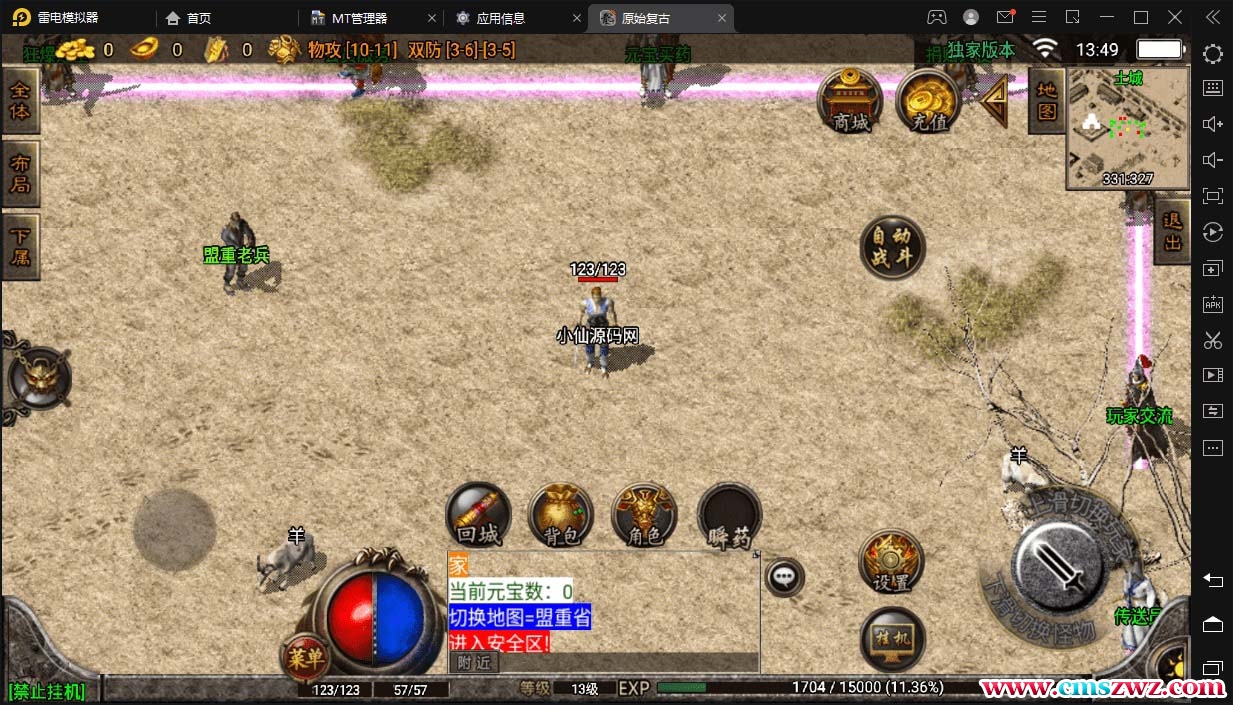The image size is (1233, 705).
Task: Click the 退出 exit button
Action: (1172, 231)
